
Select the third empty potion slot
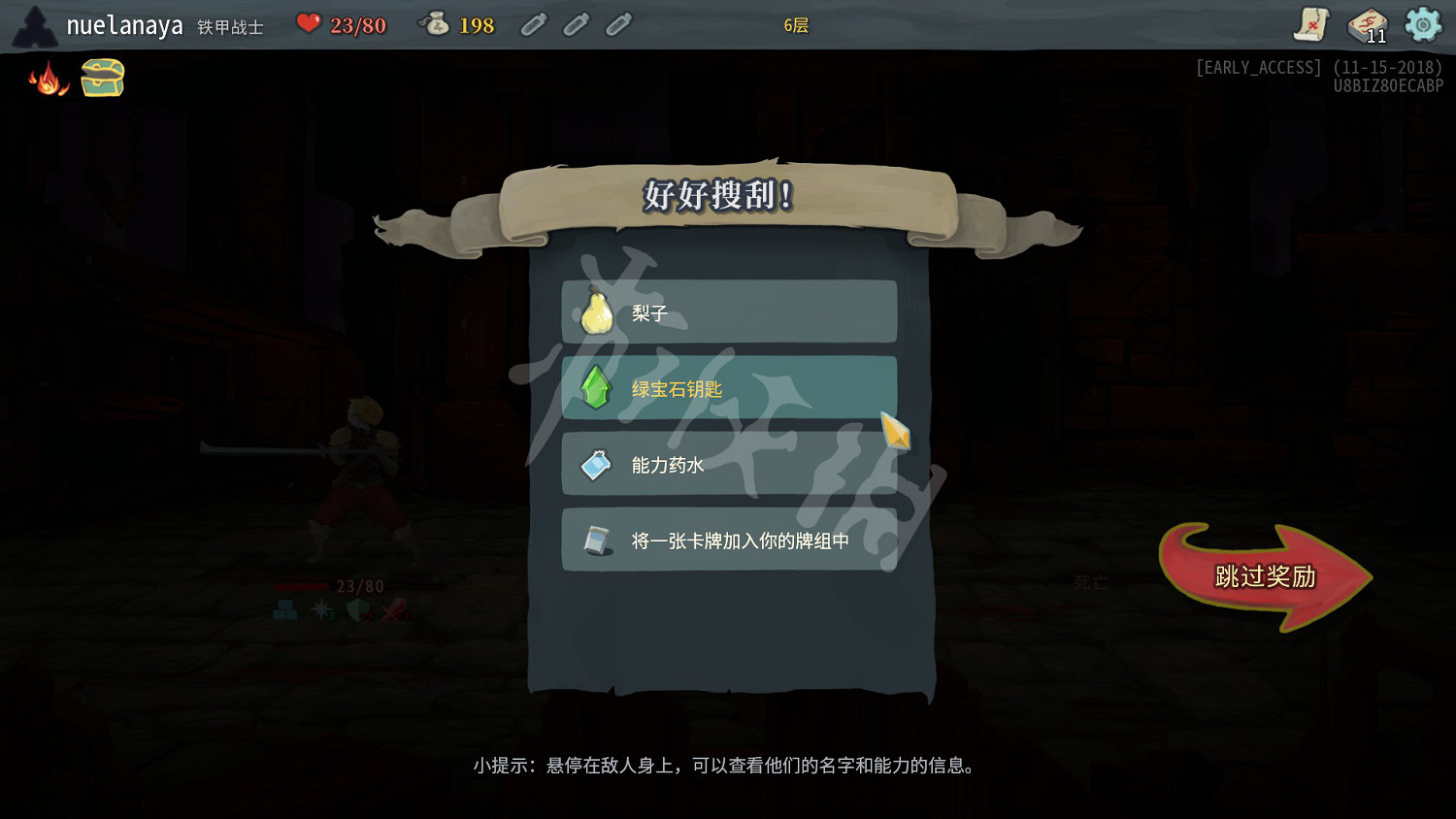coord(617,25)
